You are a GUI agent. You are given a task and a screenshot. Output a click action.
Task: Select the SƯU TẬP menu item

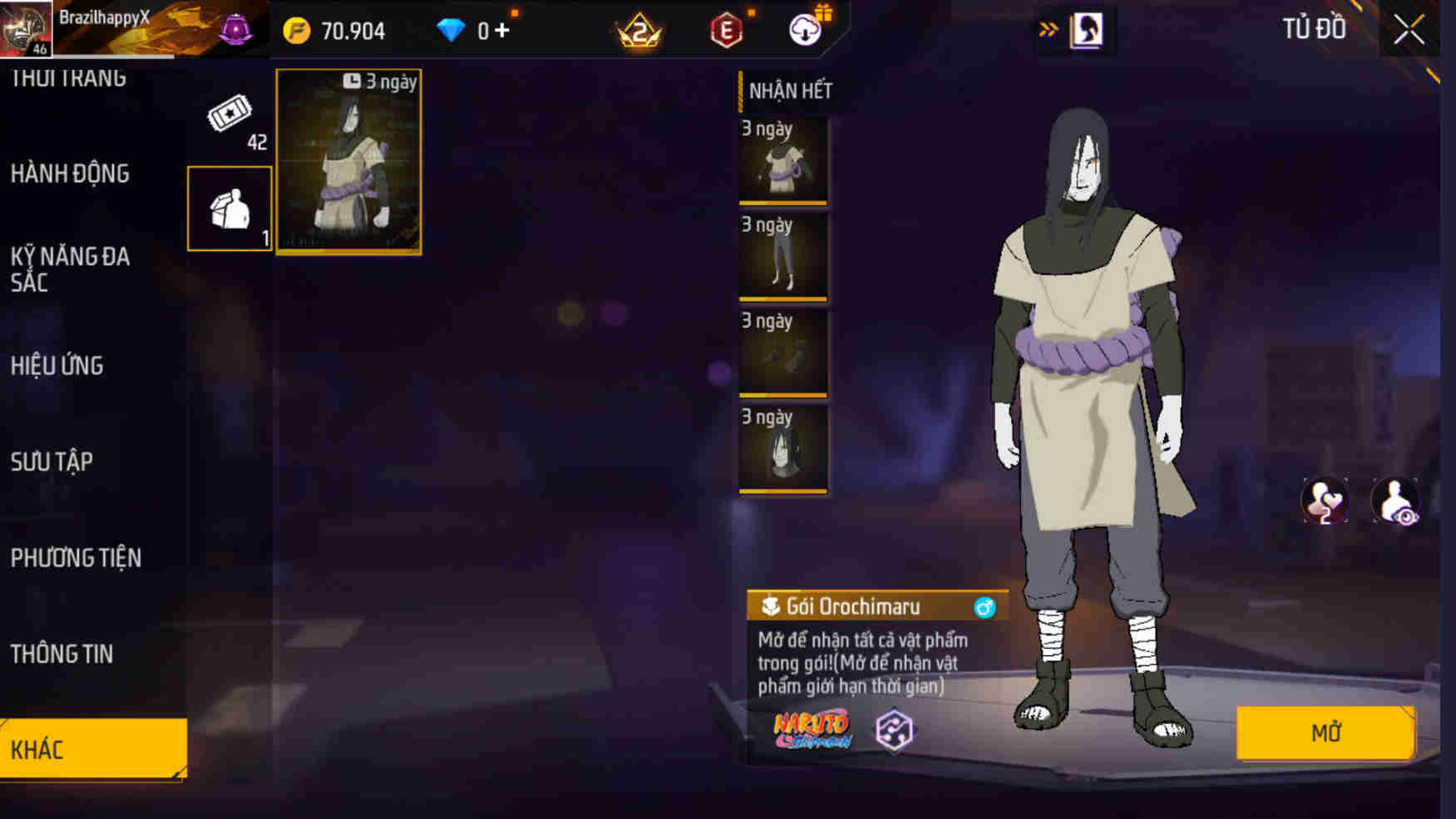(x=52, y=462)
